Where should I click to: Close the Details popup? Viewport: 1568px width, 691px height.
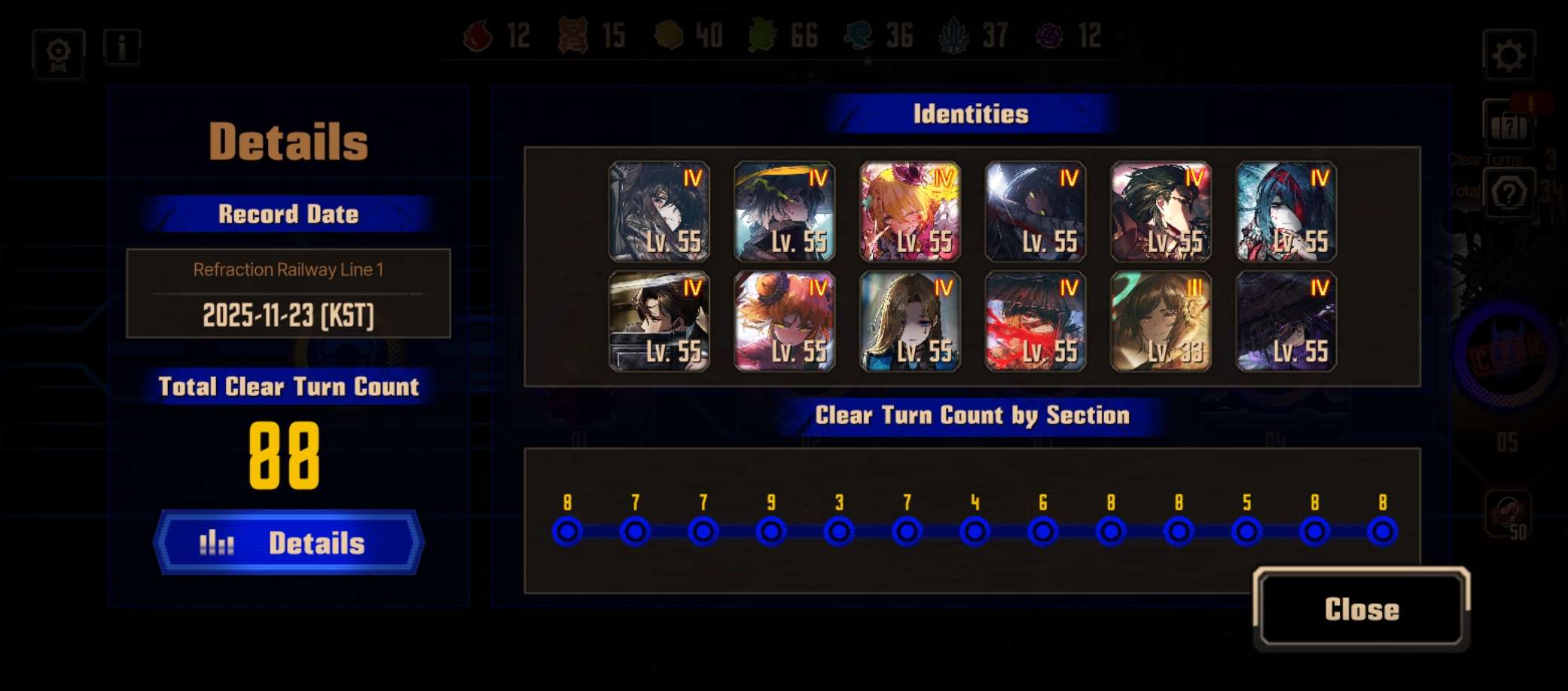point(1362,609)
